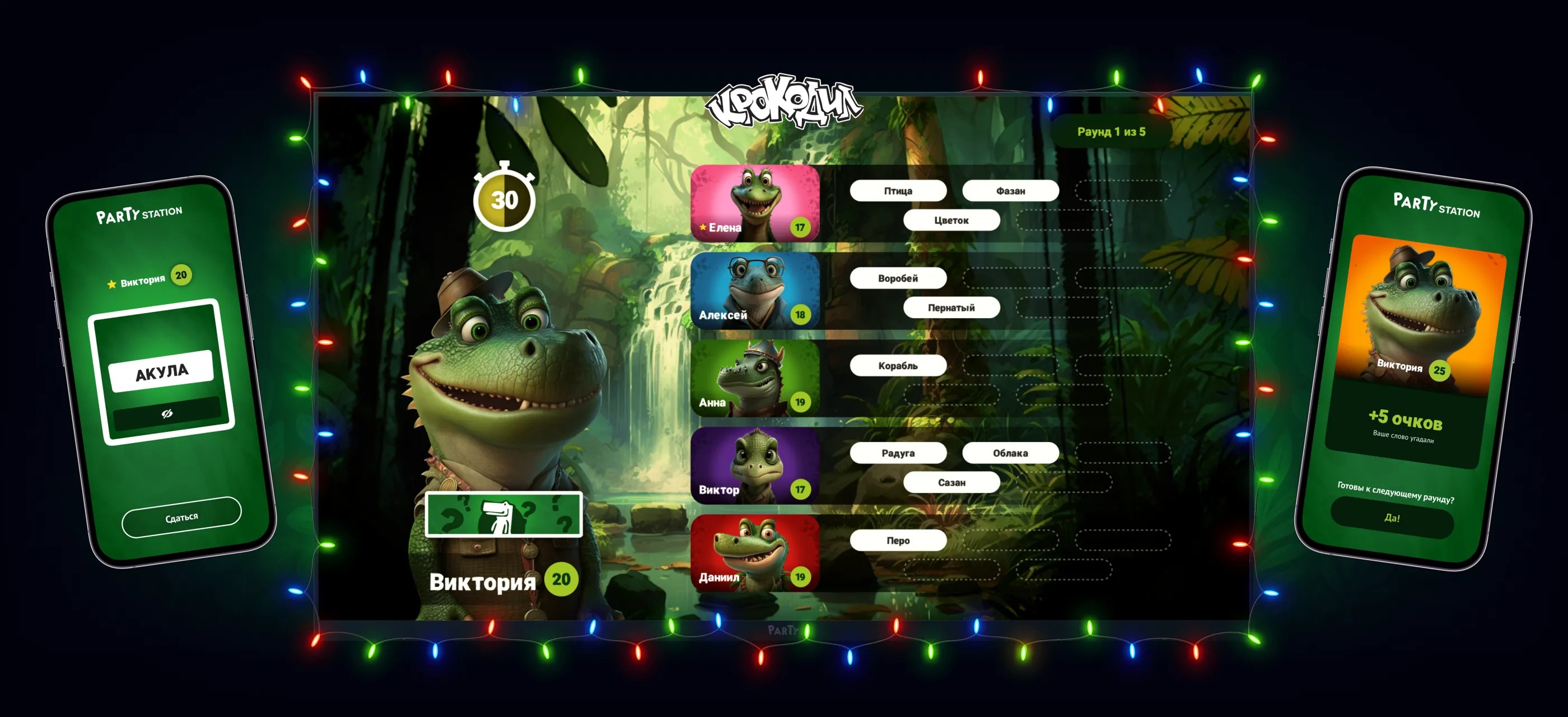
Task: Click the Фазан guess pill
Action: click(1010, 191)
